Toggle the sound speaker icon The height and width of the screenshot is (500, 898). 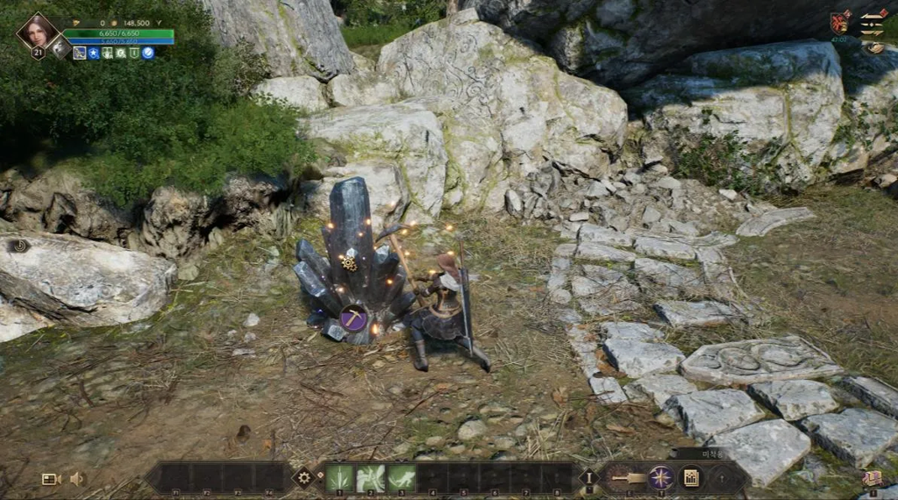point(77,479)
